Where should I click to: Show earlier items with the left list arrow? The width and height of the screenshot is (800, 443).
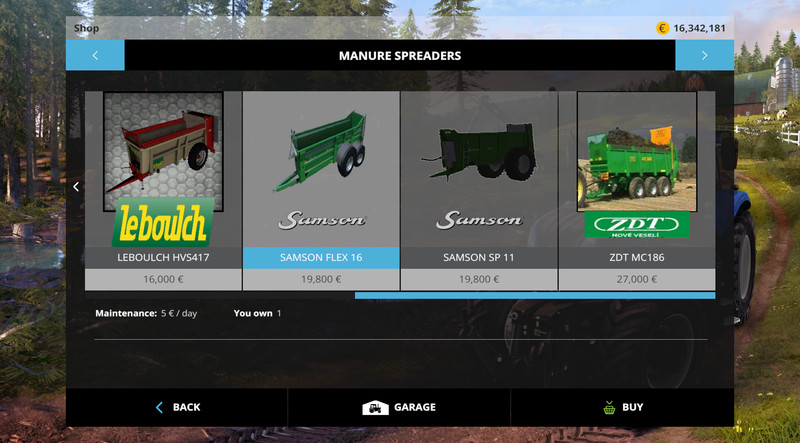[76, 187]
